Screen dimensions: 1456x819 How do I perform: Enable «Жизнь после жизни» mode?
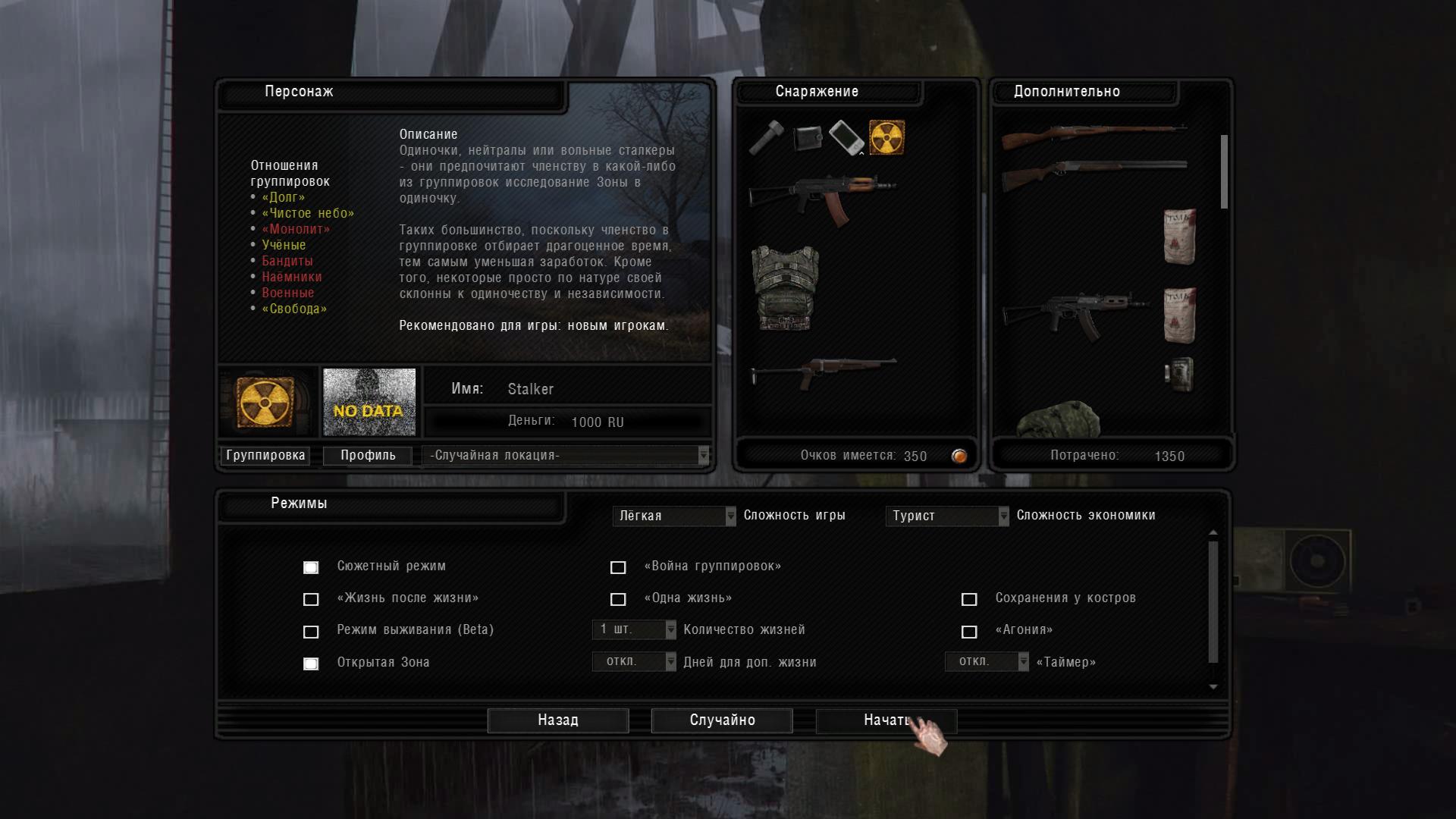coord(311,599)
